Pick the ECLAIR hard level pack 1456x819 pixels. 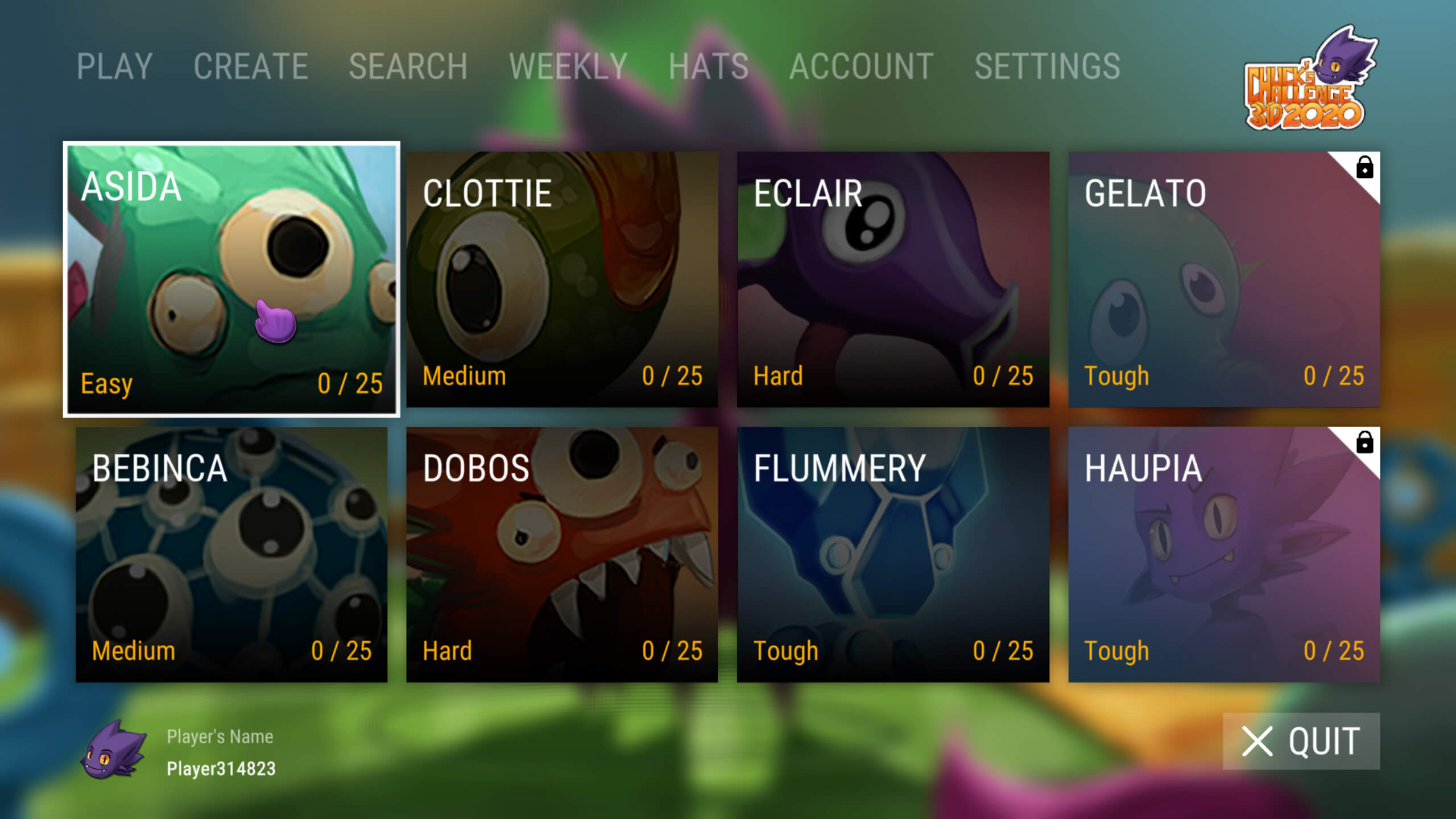click(x=893, y=279)
